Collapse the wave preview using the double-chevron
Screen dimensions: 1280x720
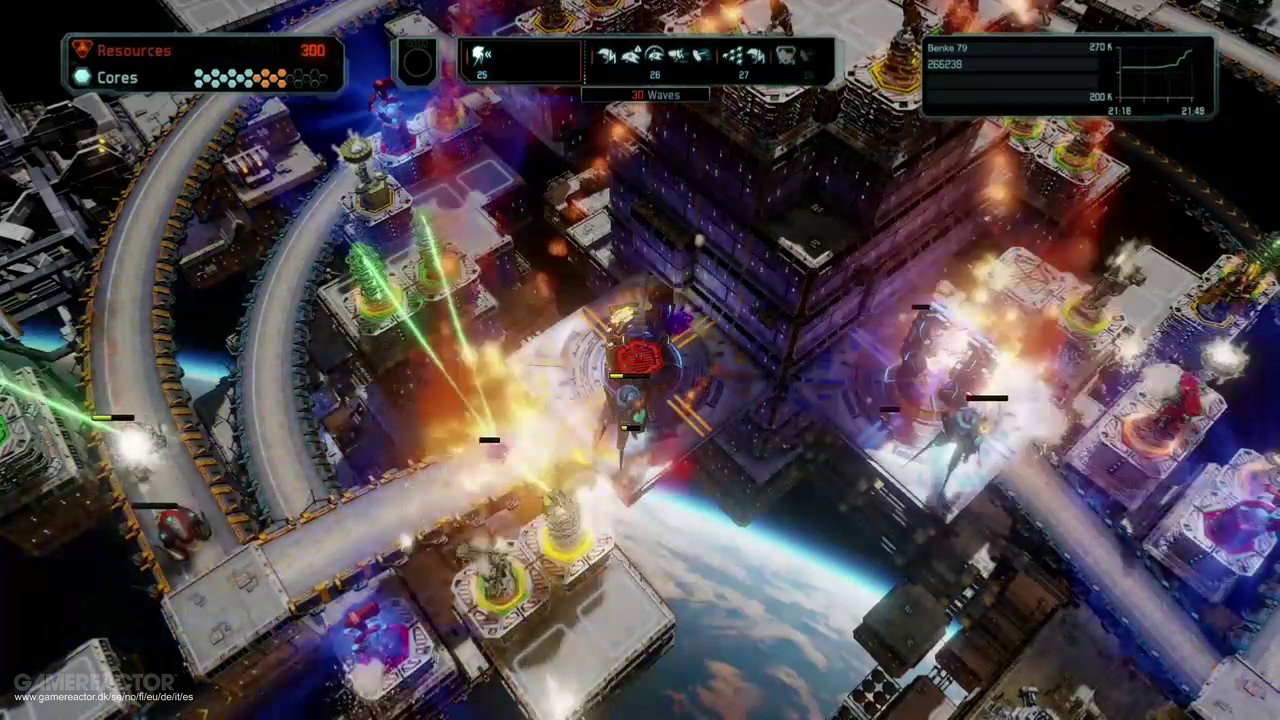489,52
